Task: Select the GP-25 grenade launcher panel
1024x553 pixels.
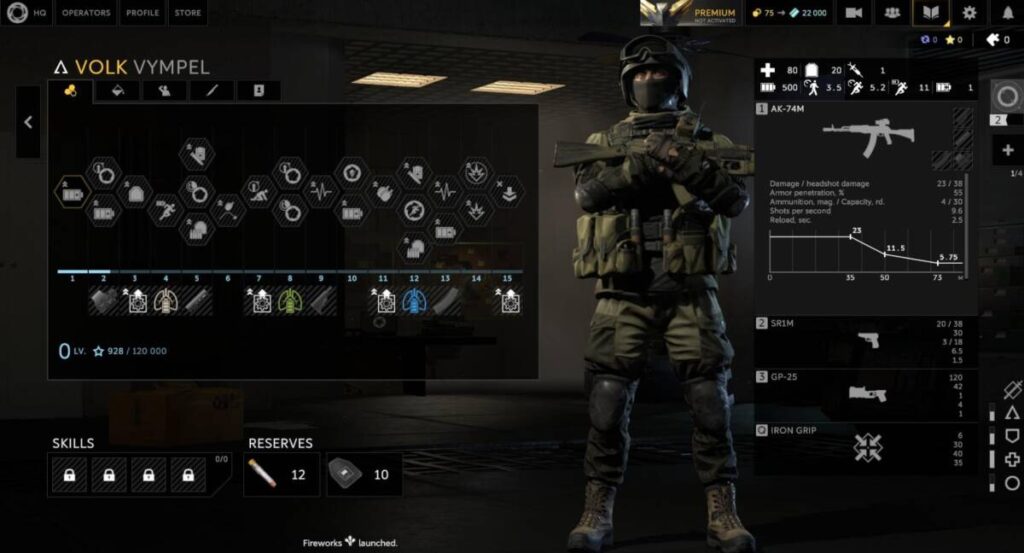Action: 865,394
